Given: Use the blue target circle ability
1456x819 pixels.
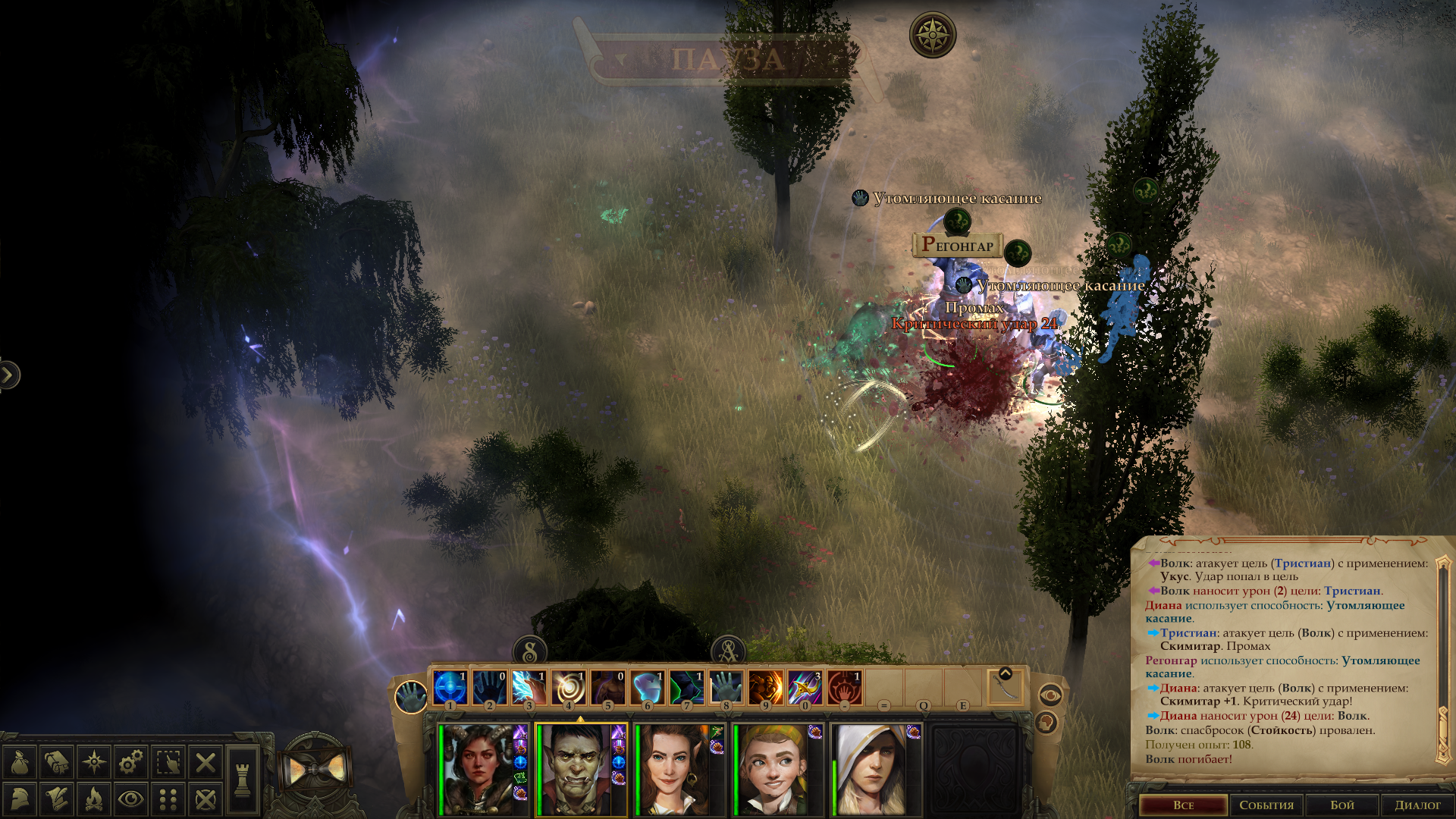Looking at the screenshot, I should pos(450,688).
